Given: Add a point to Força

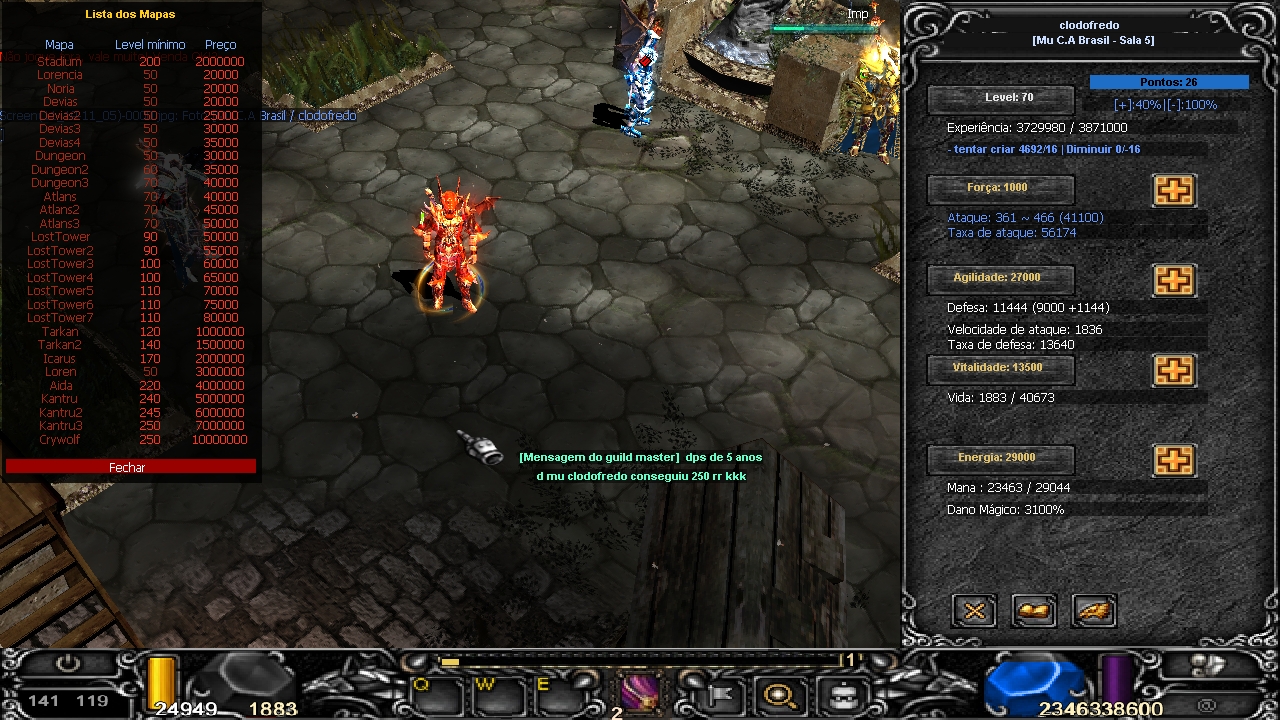Looking at the screenshot, I should click(1174, 190).
